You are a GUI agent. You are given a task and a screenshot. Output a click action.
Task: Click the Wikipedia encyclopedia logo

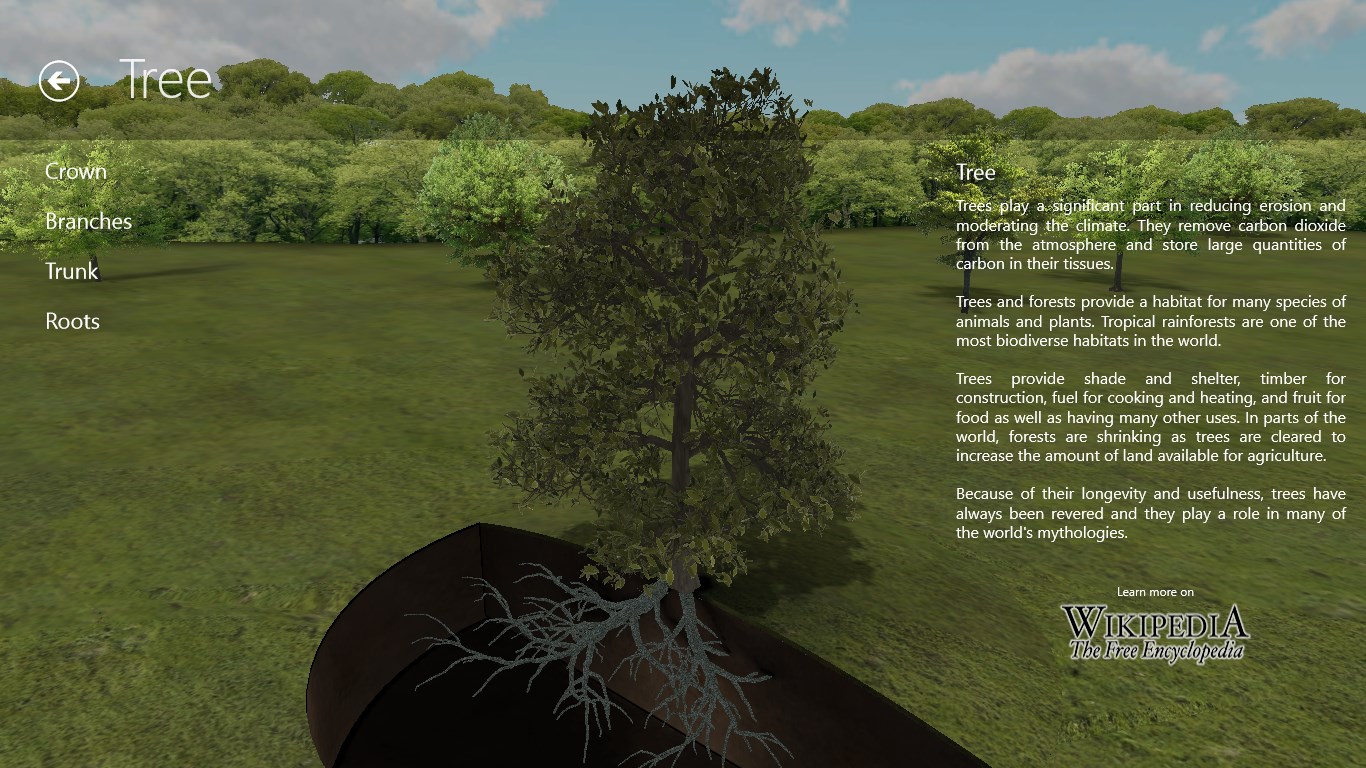[1154, 622]
